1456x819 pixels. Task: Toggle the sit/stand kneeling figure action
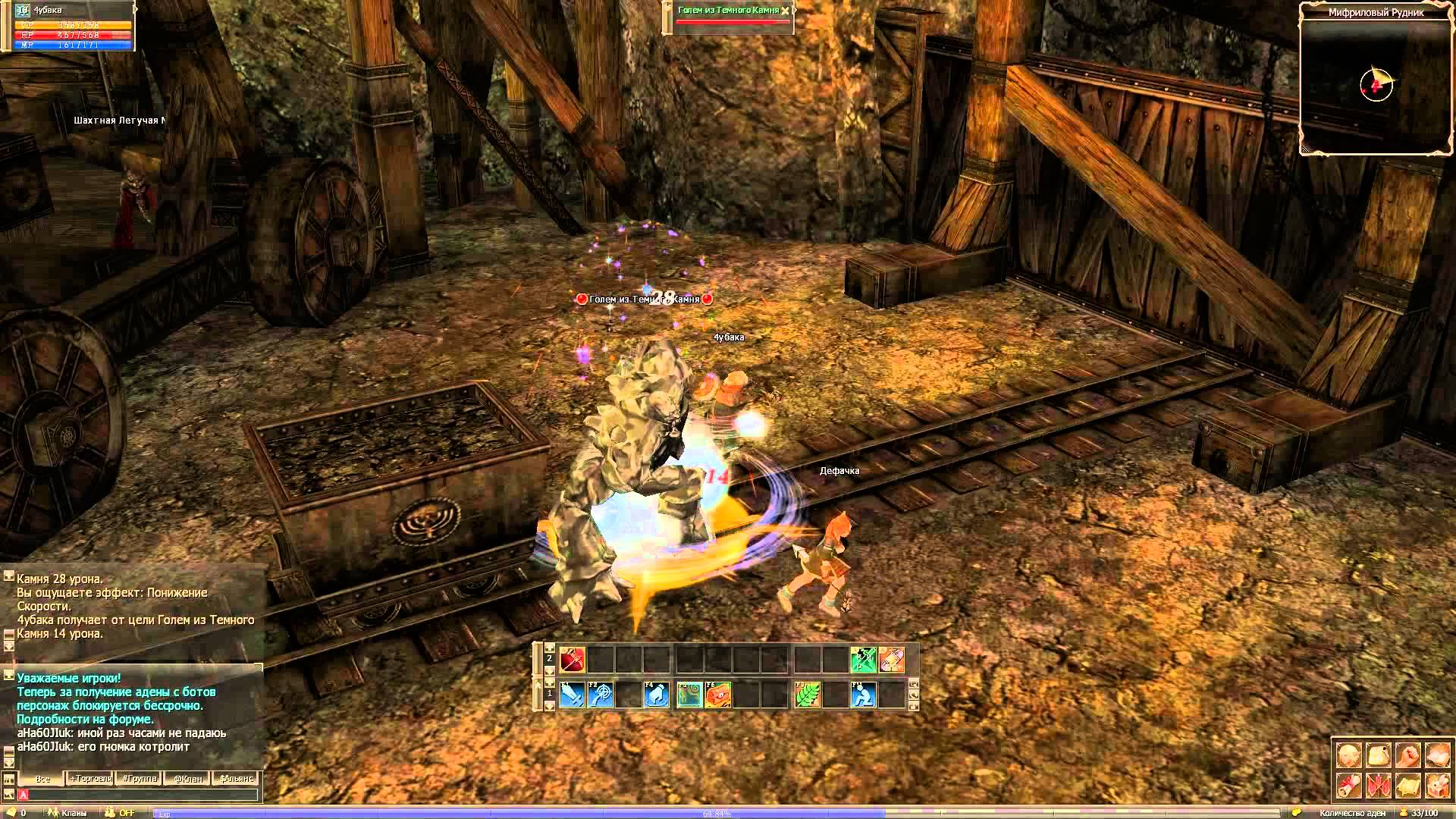coord(864,695)
